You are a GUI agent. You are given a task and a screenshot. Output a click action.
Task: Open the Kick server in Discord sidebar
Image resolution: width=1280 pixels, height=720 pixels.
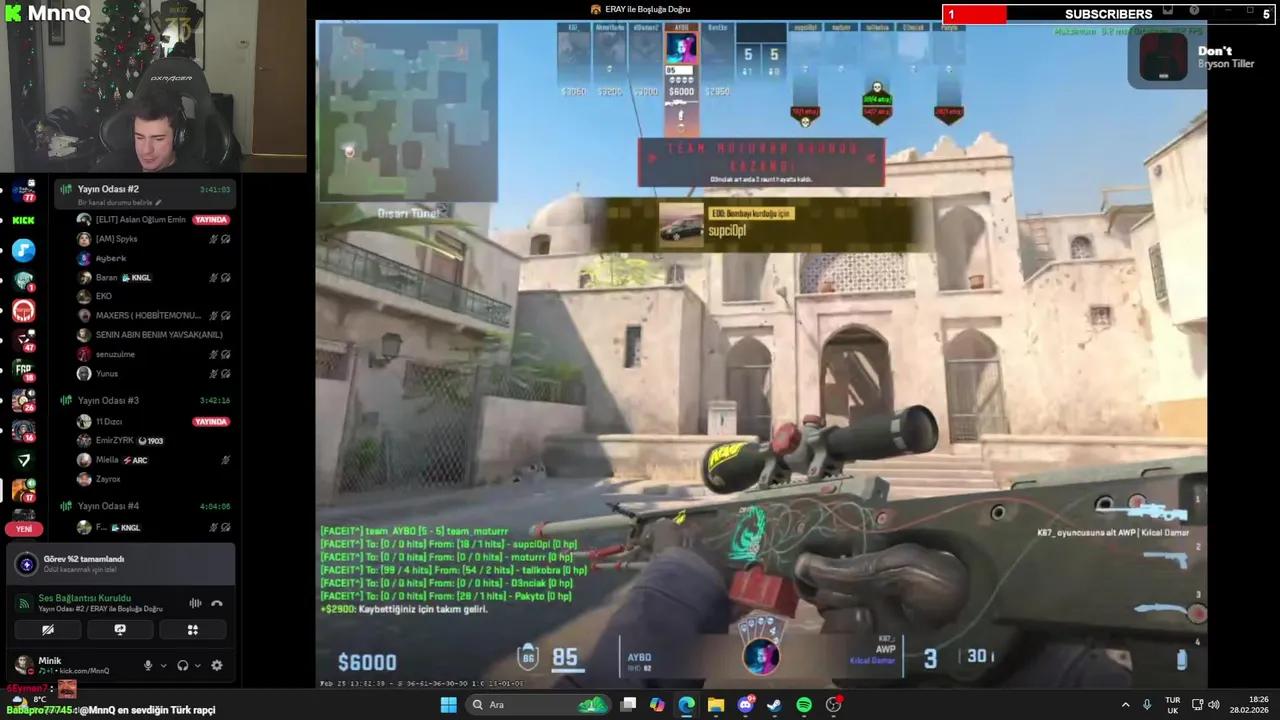[24, 220]
